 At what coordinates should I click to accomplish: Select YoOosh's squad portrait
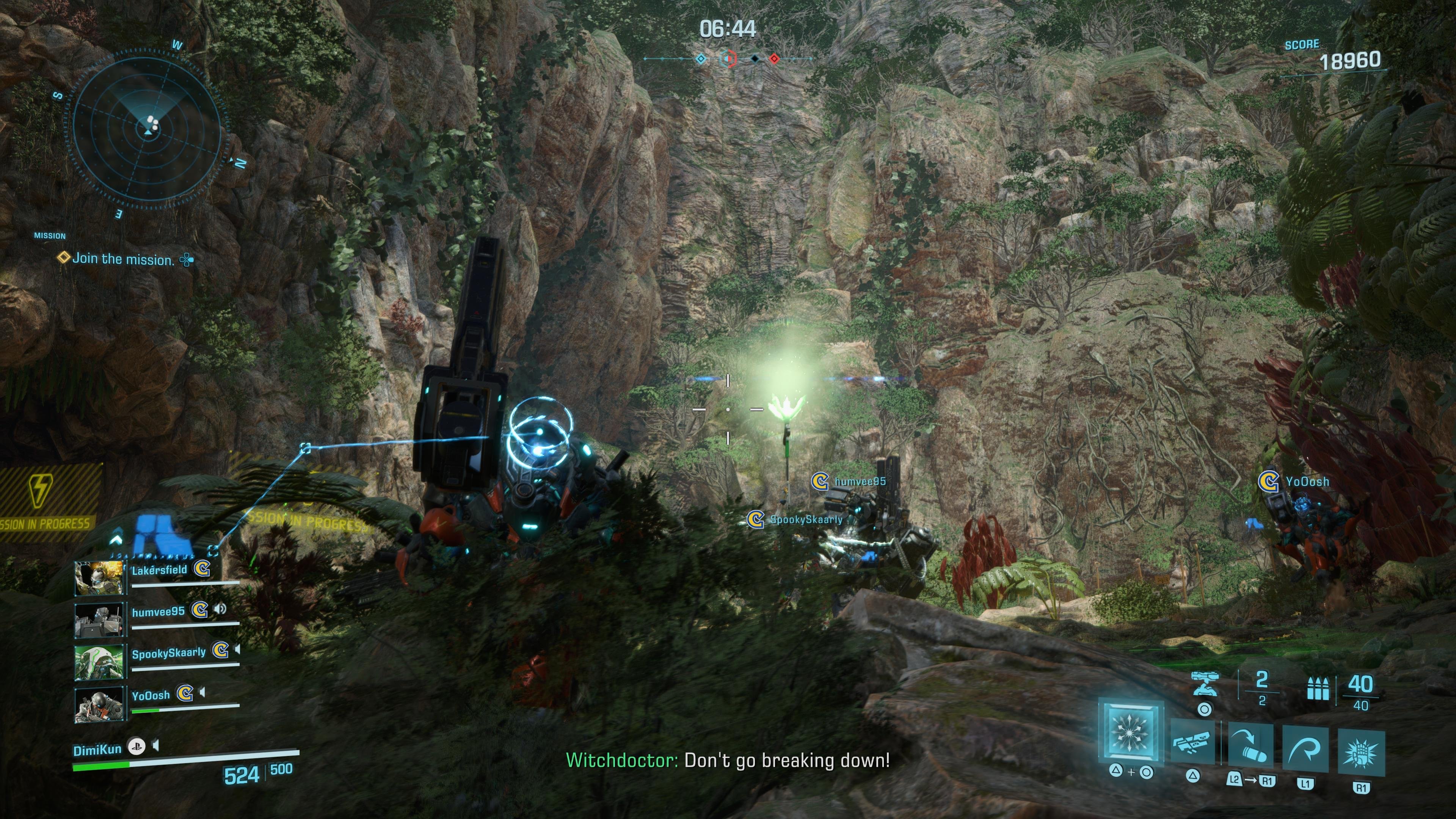tap(99, 704)
